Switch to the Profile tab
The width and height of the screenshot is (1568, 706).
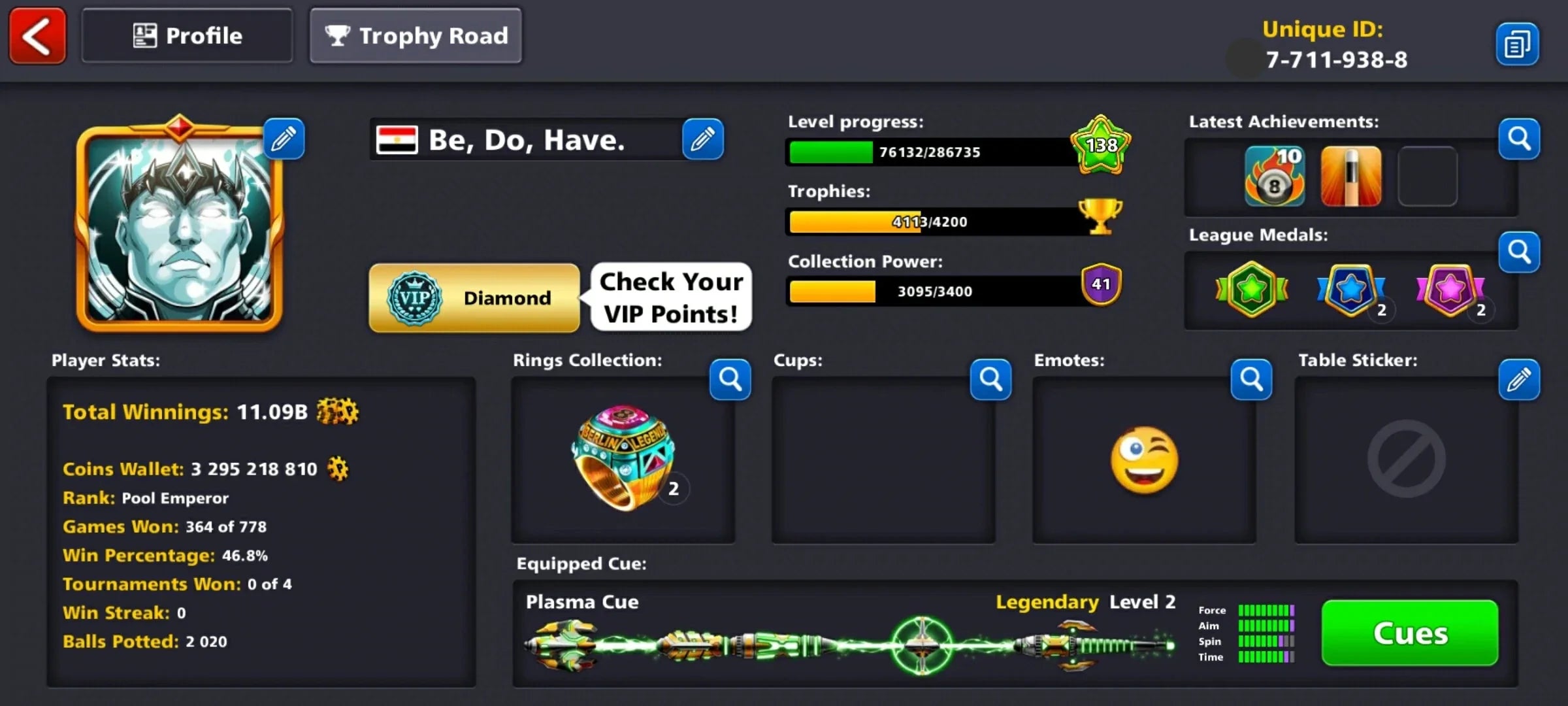click(x=187, y=35)
